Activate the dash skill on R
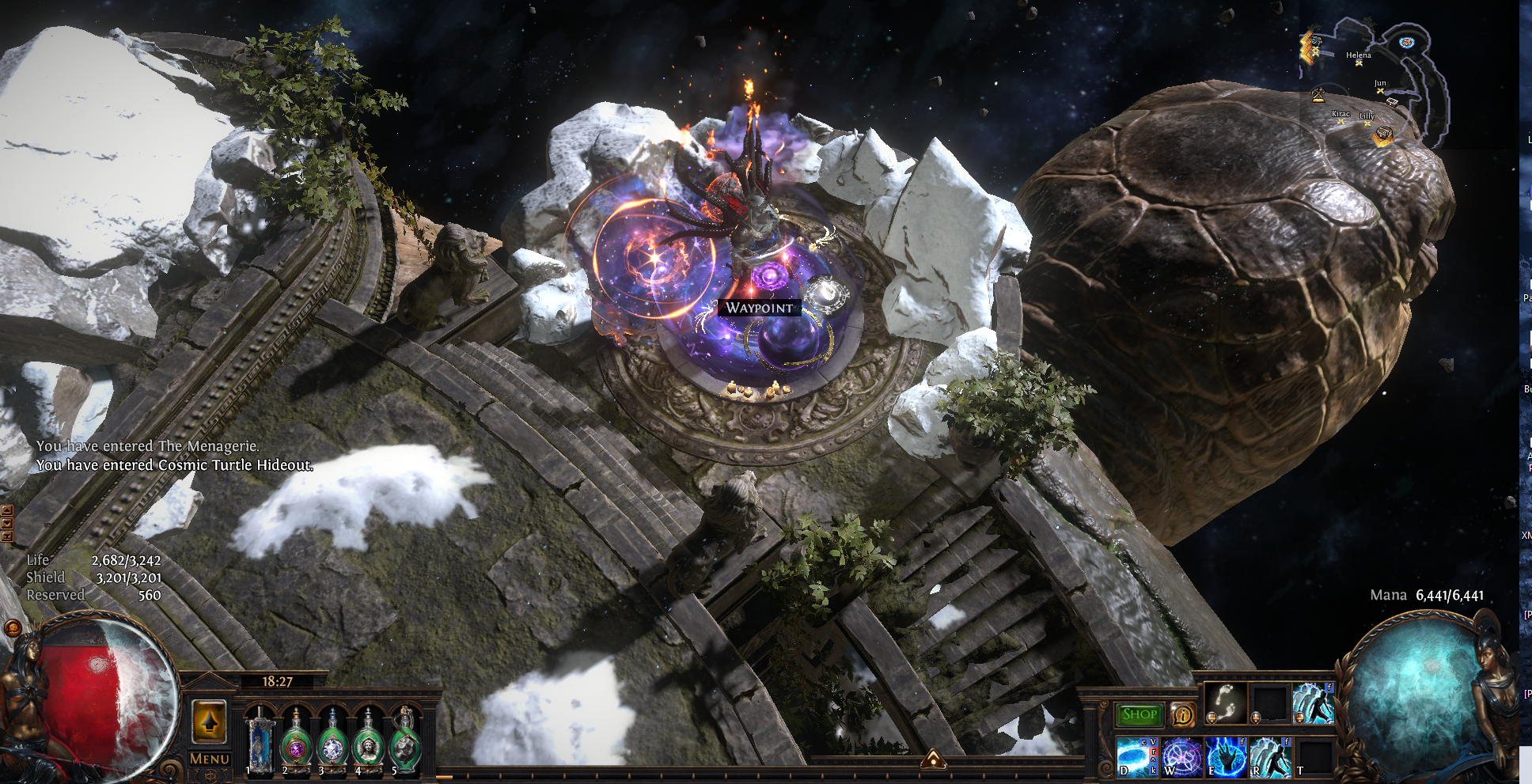This screenshot has height=784, width=1532. (1270, 757)
